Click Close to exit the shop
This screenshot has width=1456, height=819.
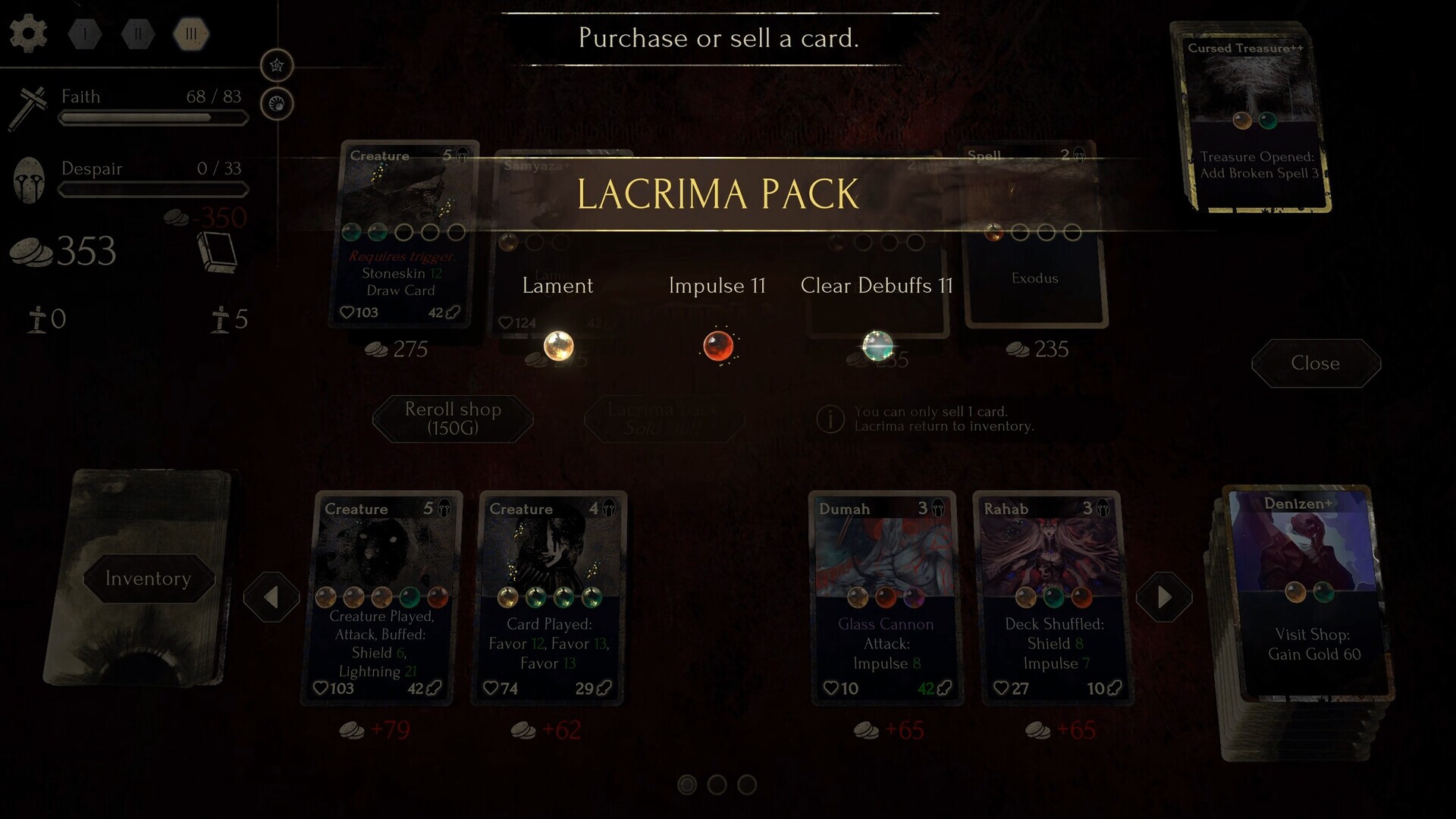(x=1316, y=364)
